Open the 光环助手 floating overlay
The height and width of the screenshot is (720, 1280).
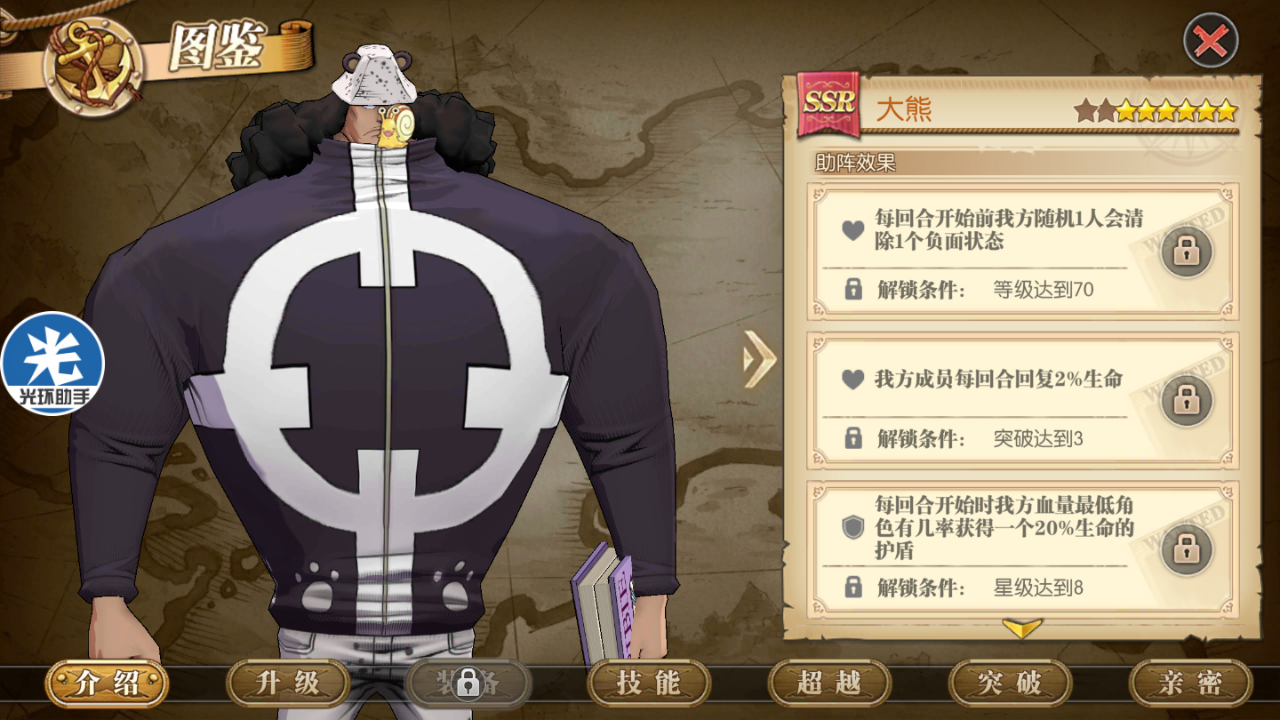click(52, 364)
